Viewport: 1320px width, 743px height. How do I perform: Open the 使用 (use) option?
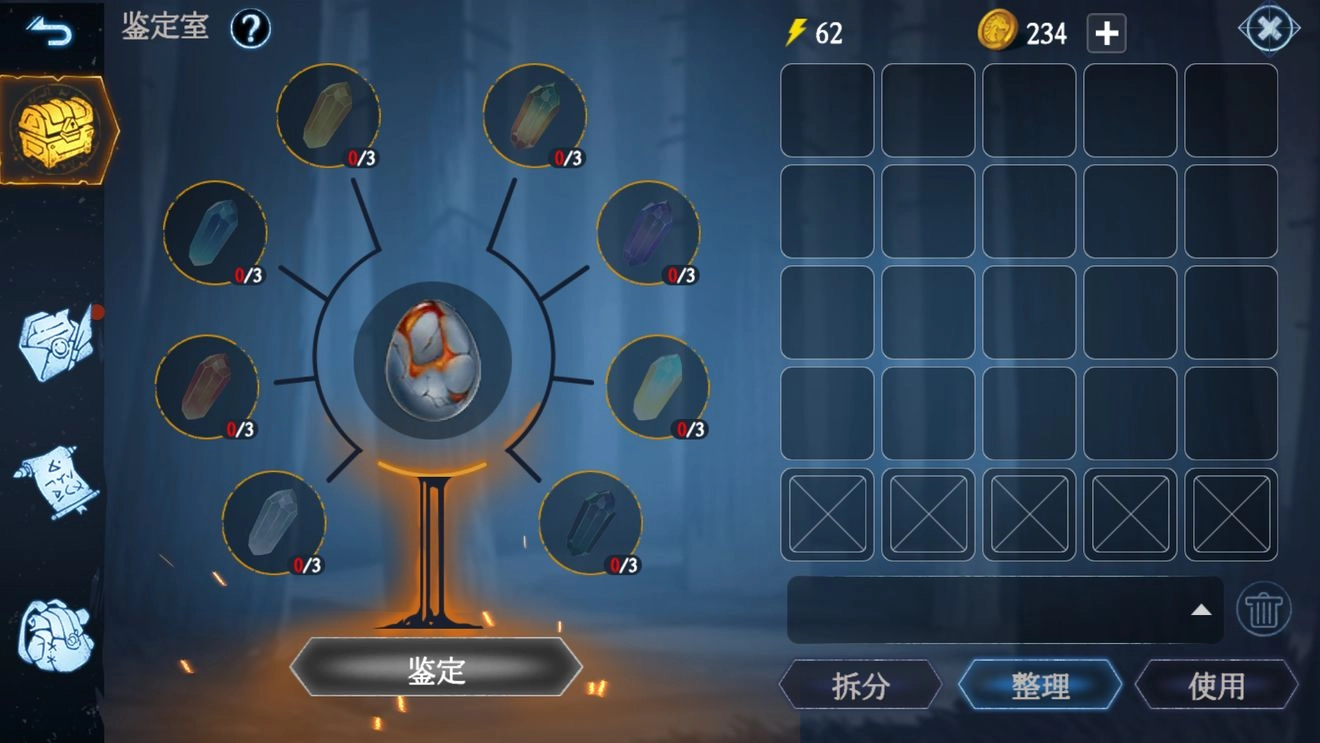1218,686
